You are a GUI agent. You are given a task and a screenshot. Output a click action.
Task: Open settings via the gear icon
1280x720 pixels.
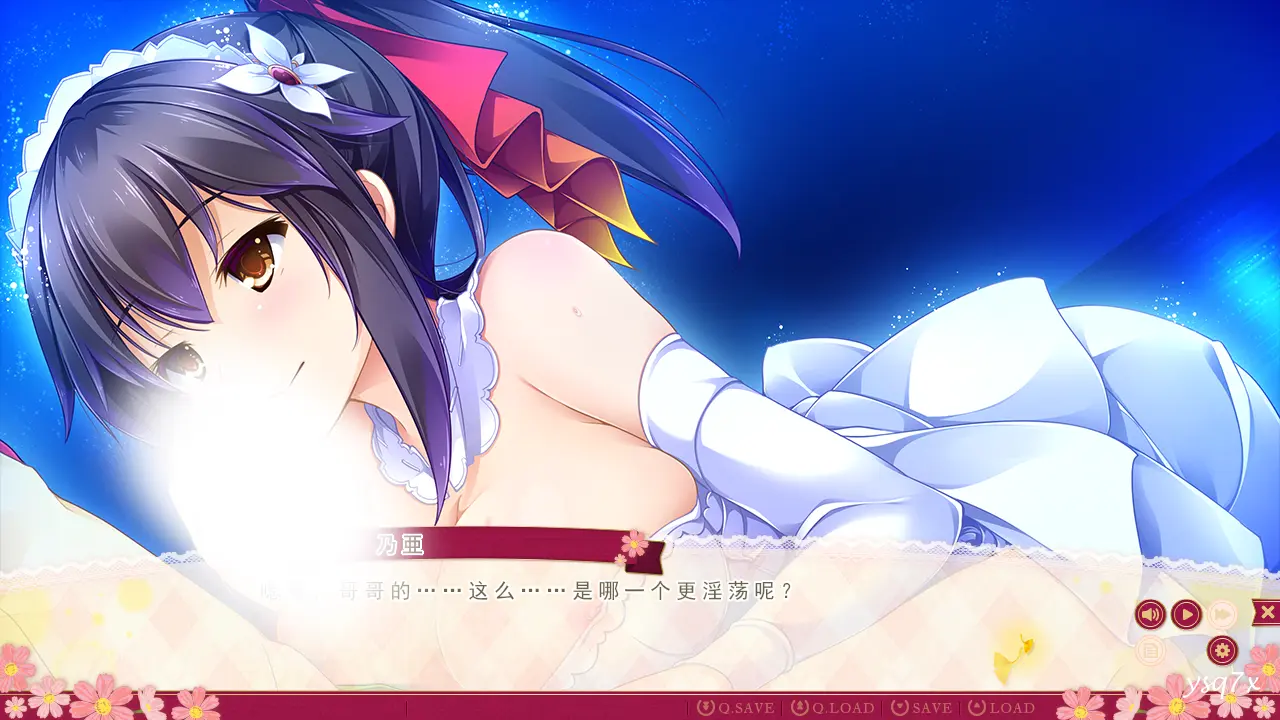[x=1221, y=651]
